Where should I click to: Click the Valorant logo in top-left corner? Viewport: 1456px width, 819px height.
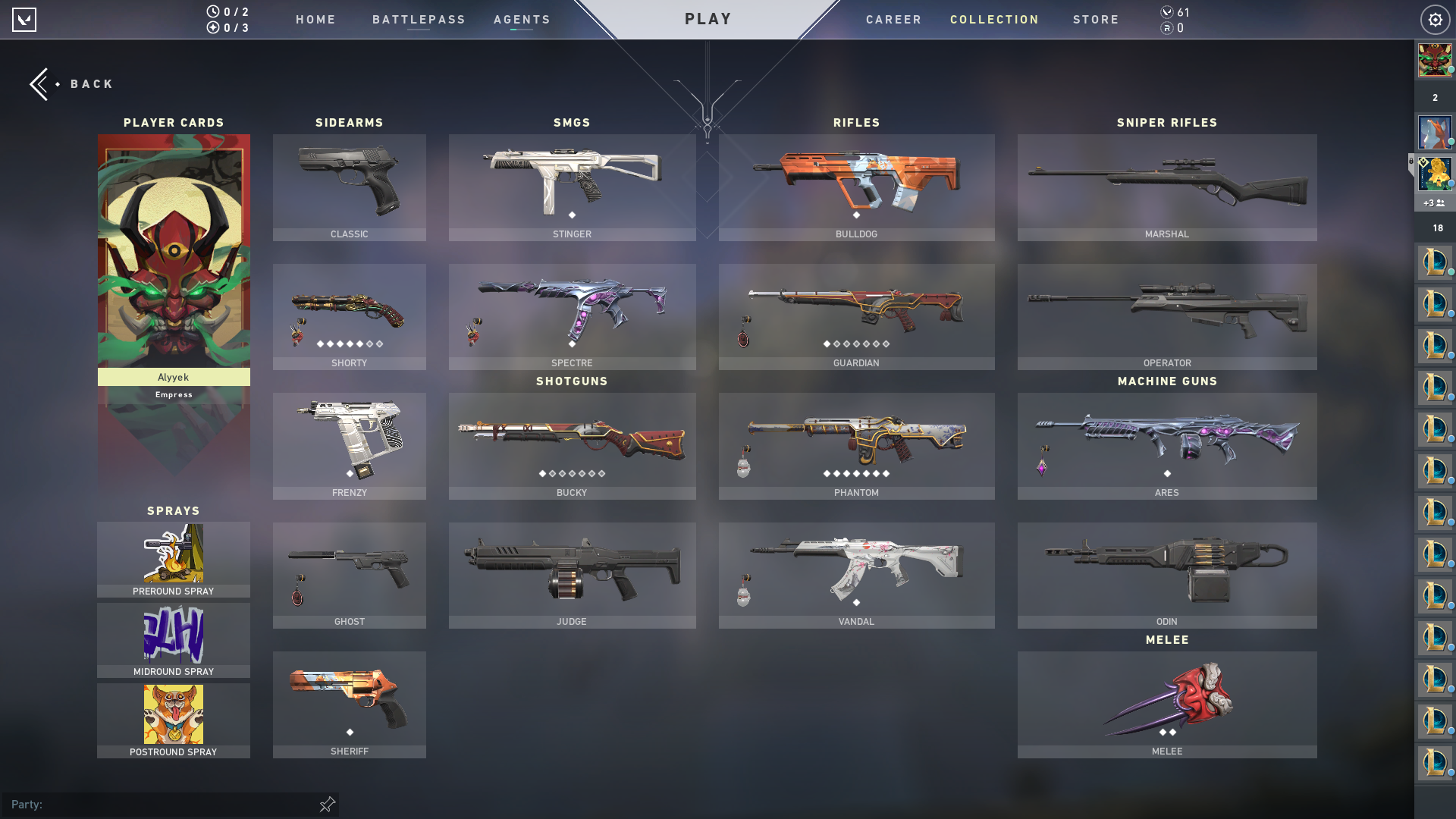click(25, 20)
